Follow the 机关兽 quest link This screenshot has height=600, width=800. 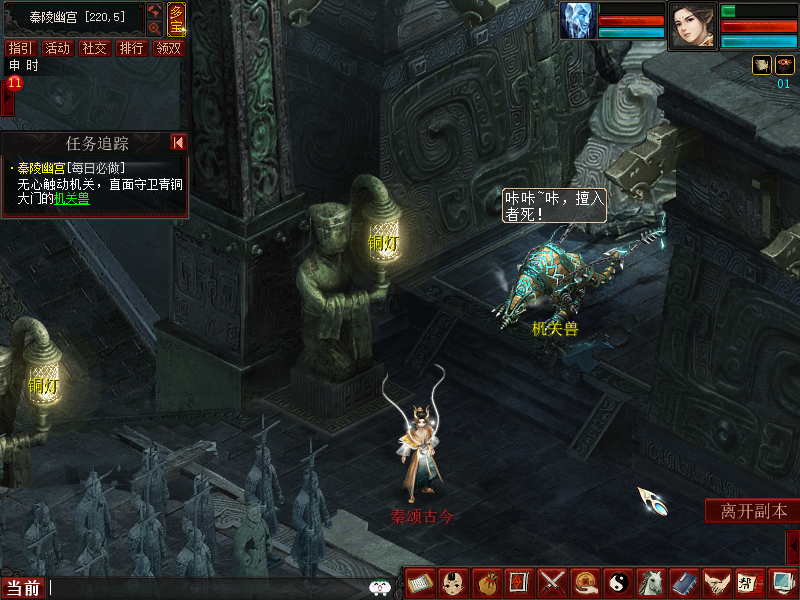point(71,198)
